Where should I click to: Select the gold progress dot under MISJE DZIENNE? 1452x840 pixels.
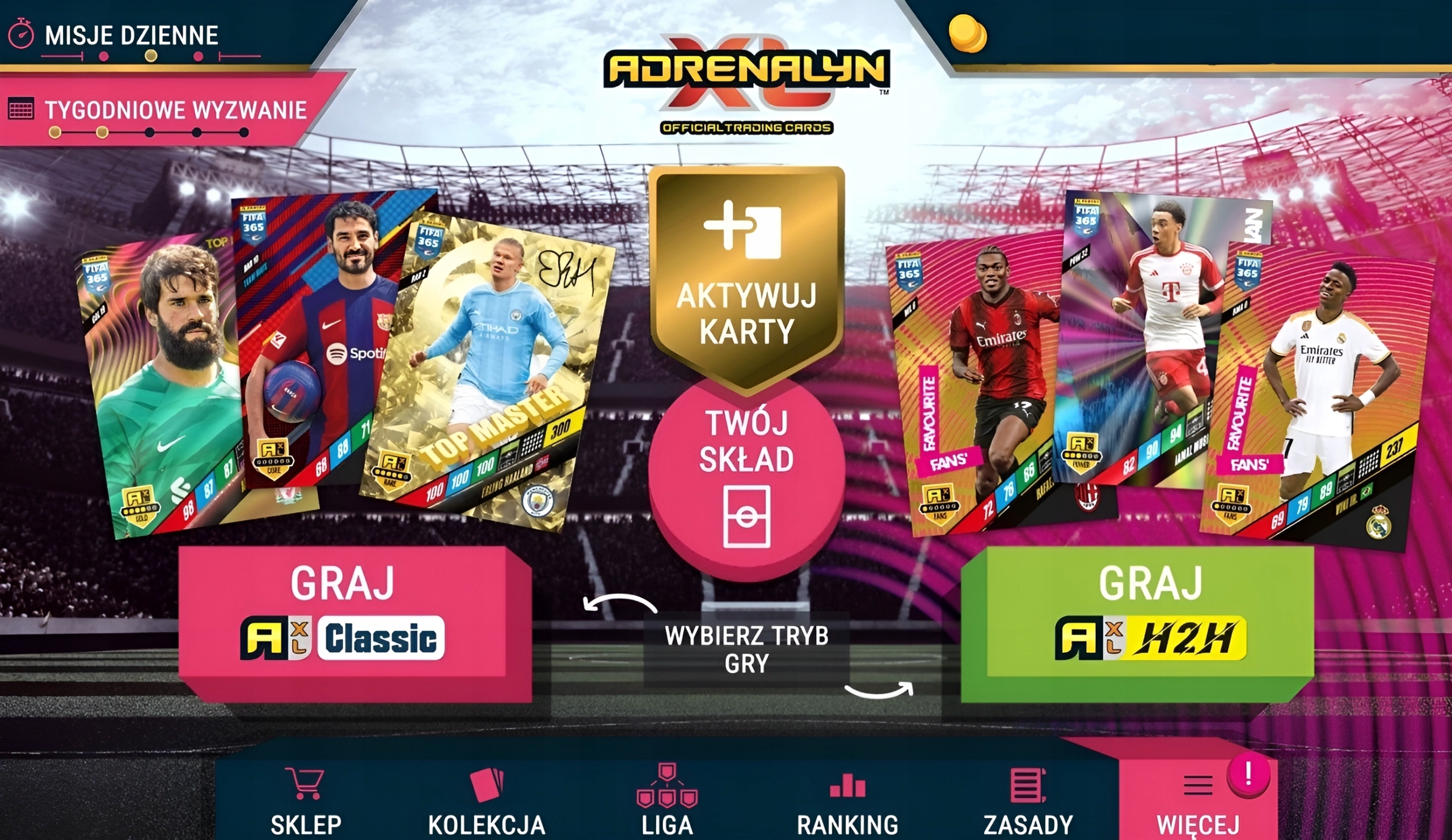[150, 56]
